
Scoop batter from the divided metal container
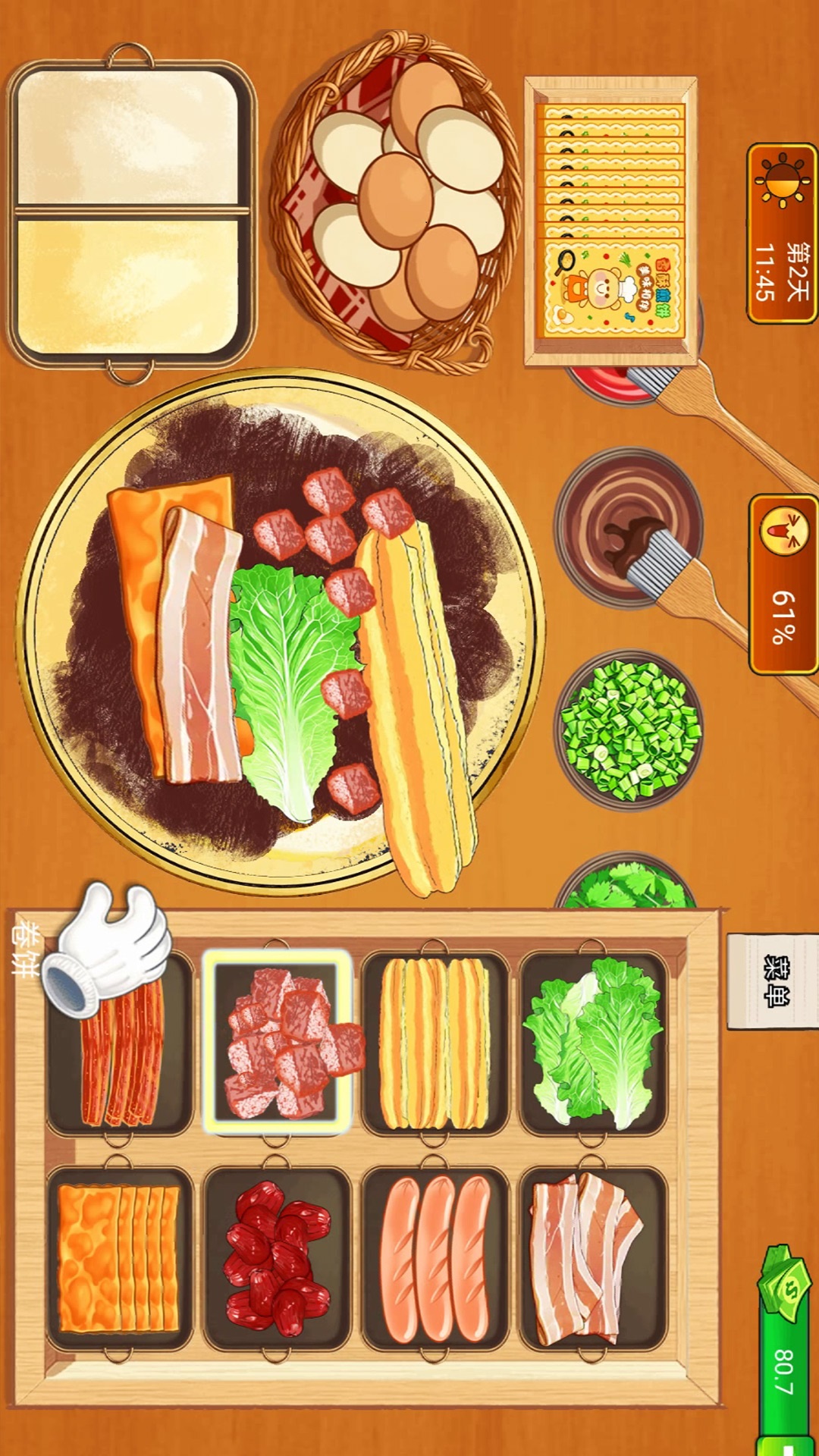click(x=129, y=212)
